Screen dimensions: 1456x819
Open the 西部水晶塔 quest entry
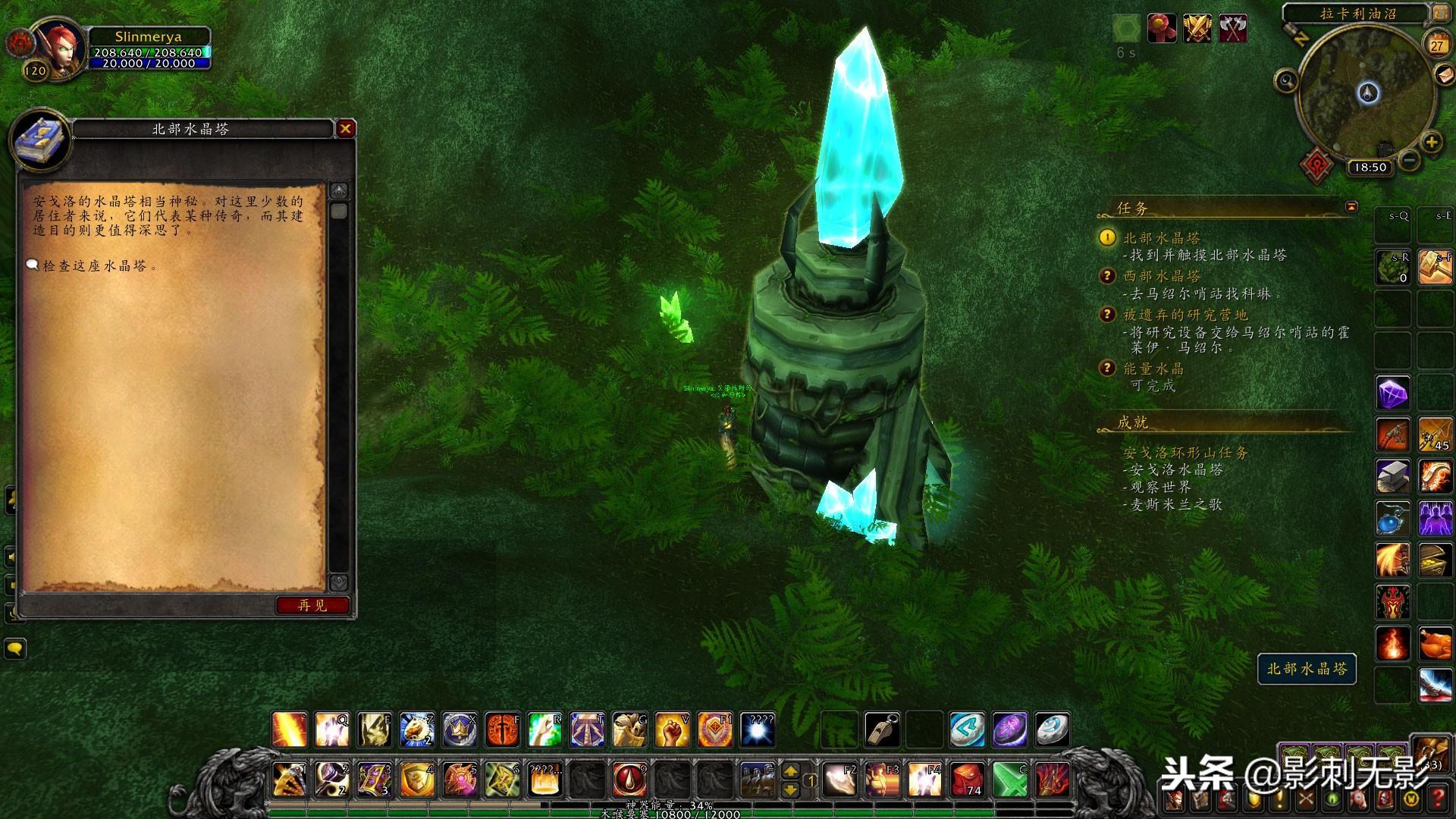pyautogui.click(x=1161, y=276)
